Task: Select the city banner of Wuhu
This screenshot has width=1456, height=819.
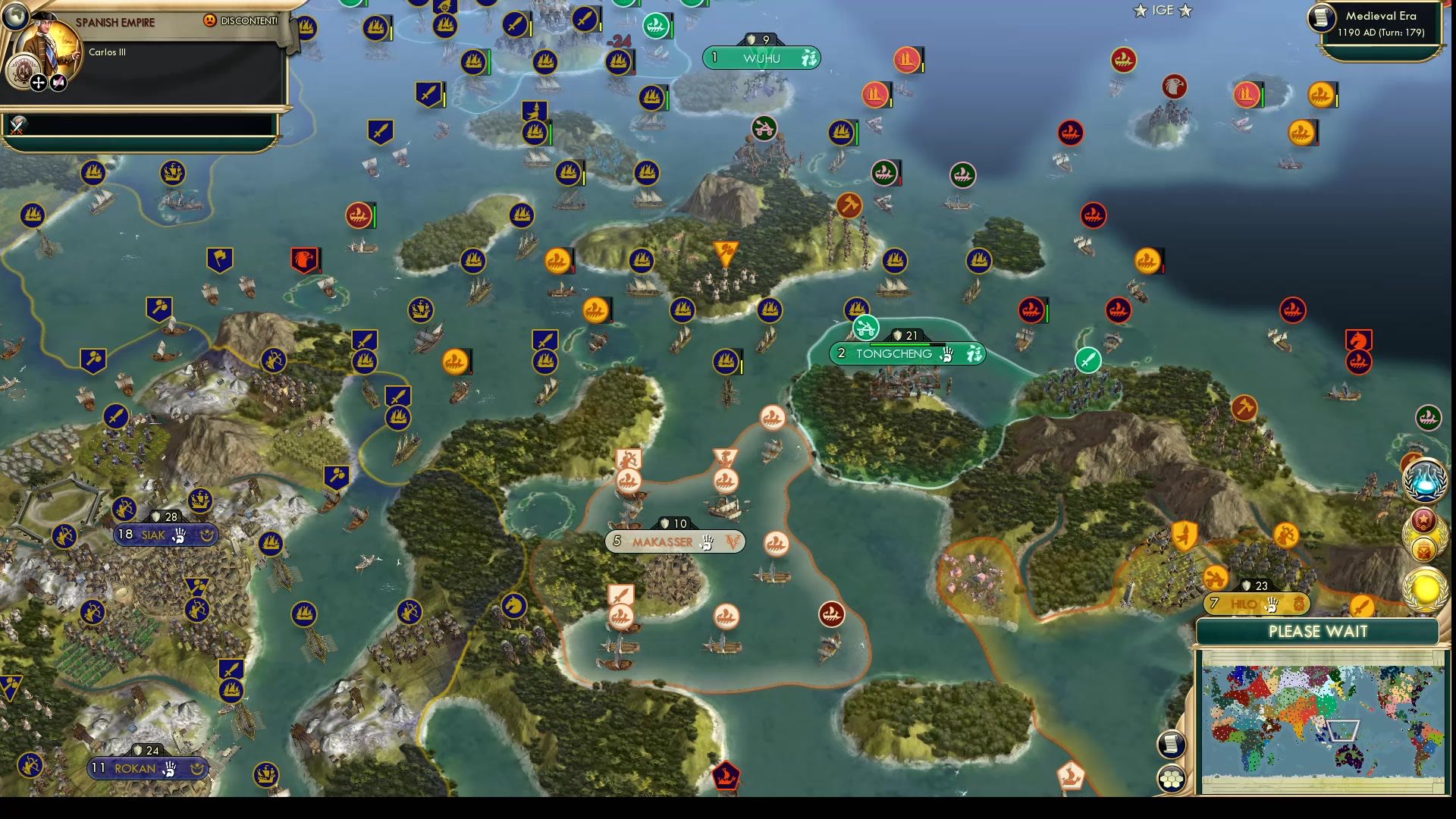Action: click(x=762, y=56)
